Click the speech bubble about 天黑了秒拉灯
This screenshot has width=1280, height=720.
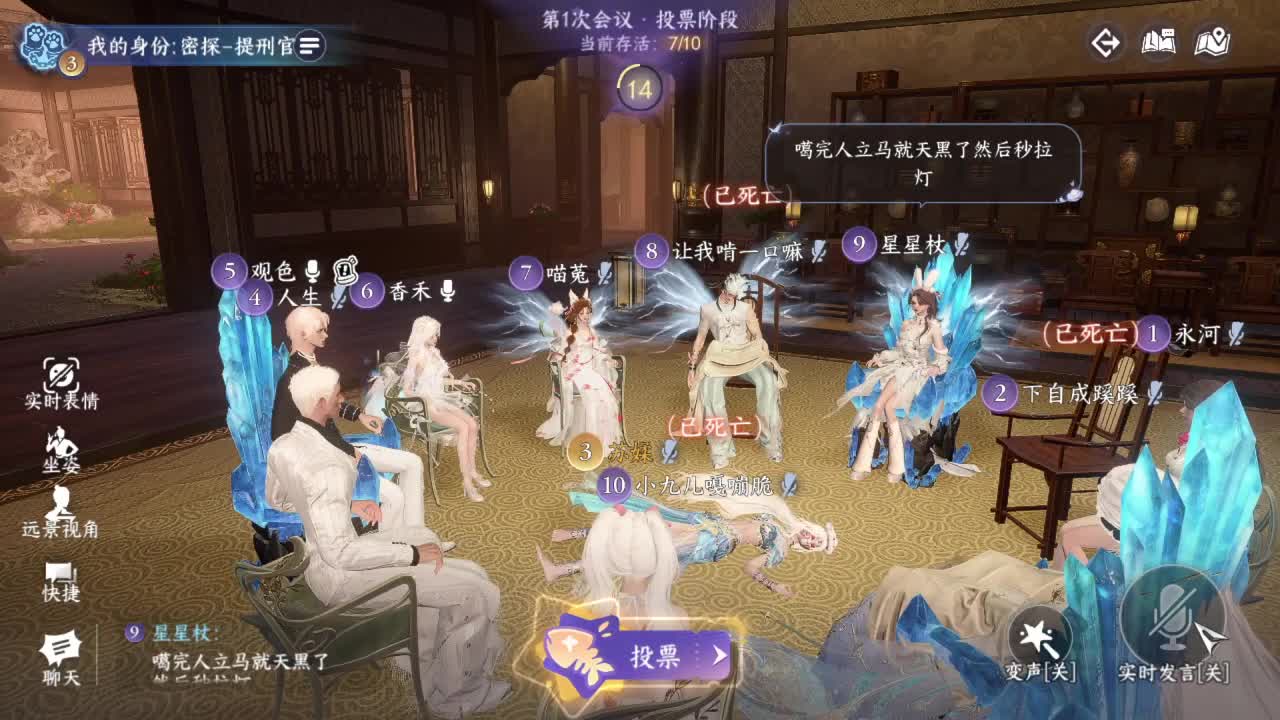[925, 157]
